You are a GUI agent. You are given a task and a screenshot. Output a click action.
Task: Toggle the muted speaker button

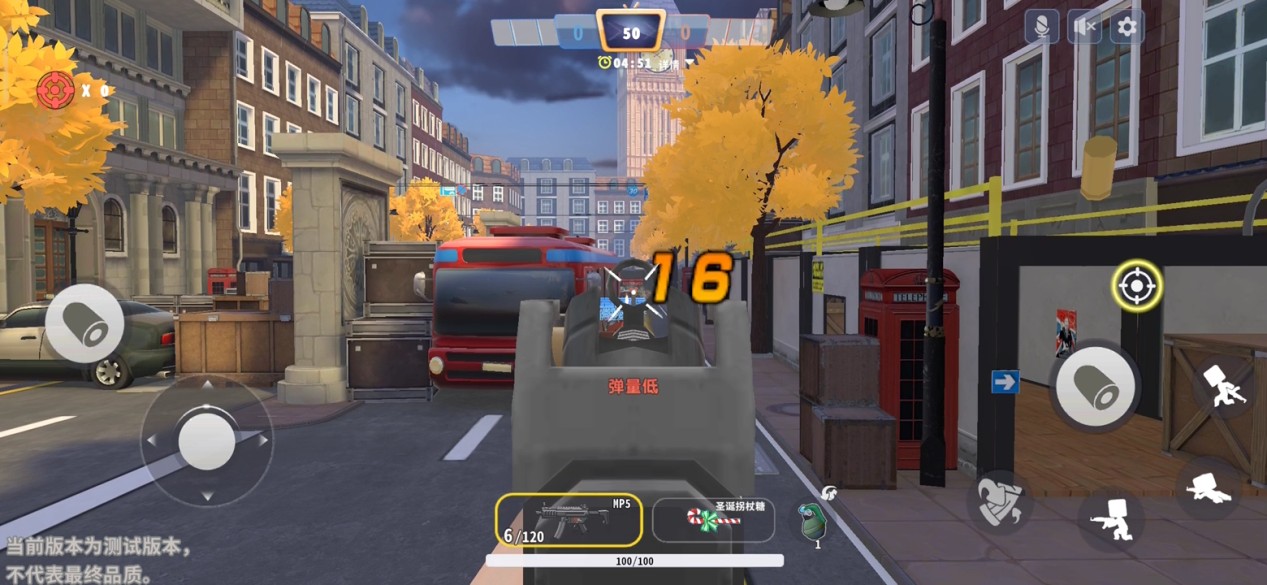pos(1084,27)
